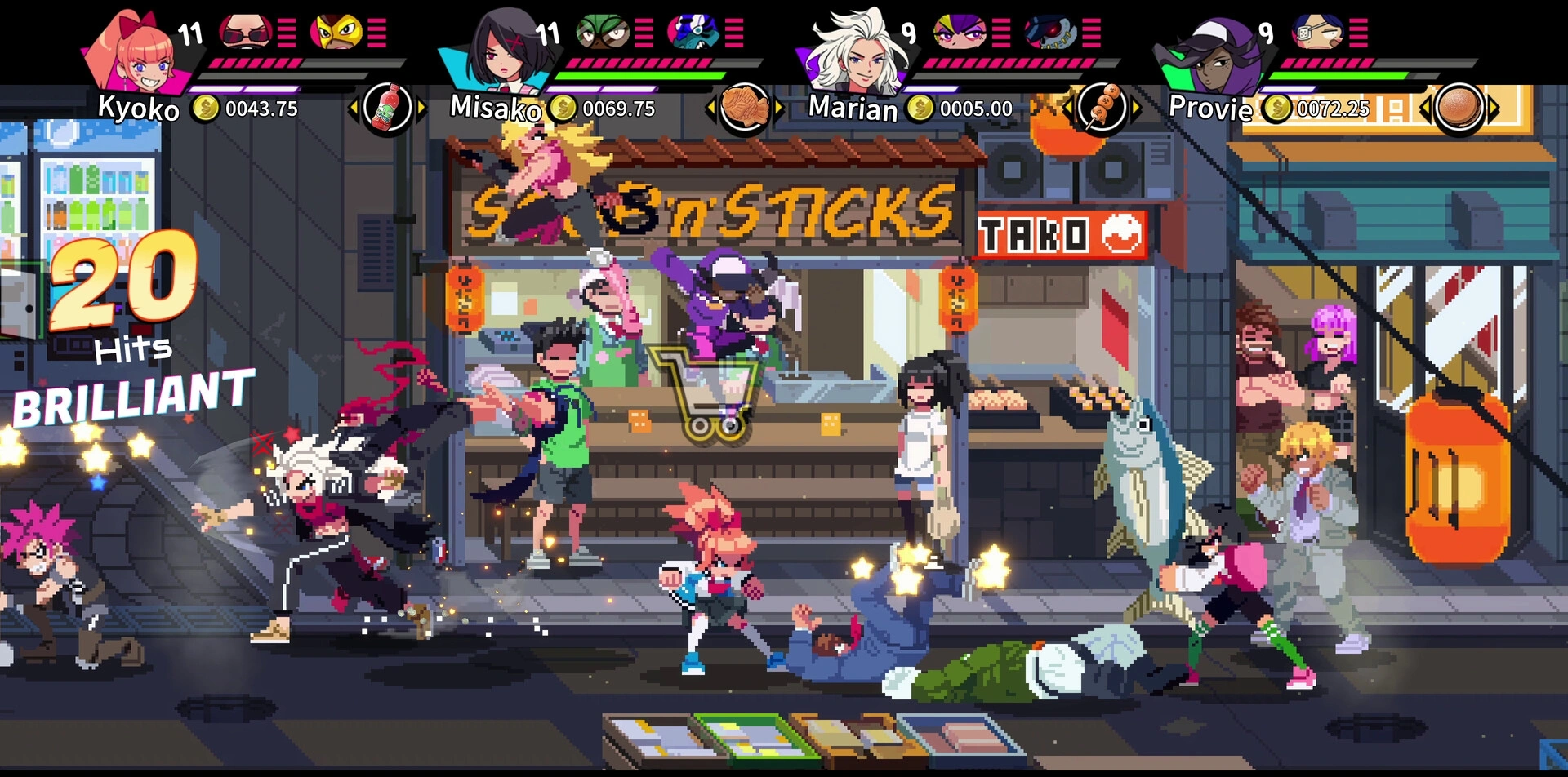
Task: Cycle Misako's item with the left arrow
Action: (x=710, y=107)
